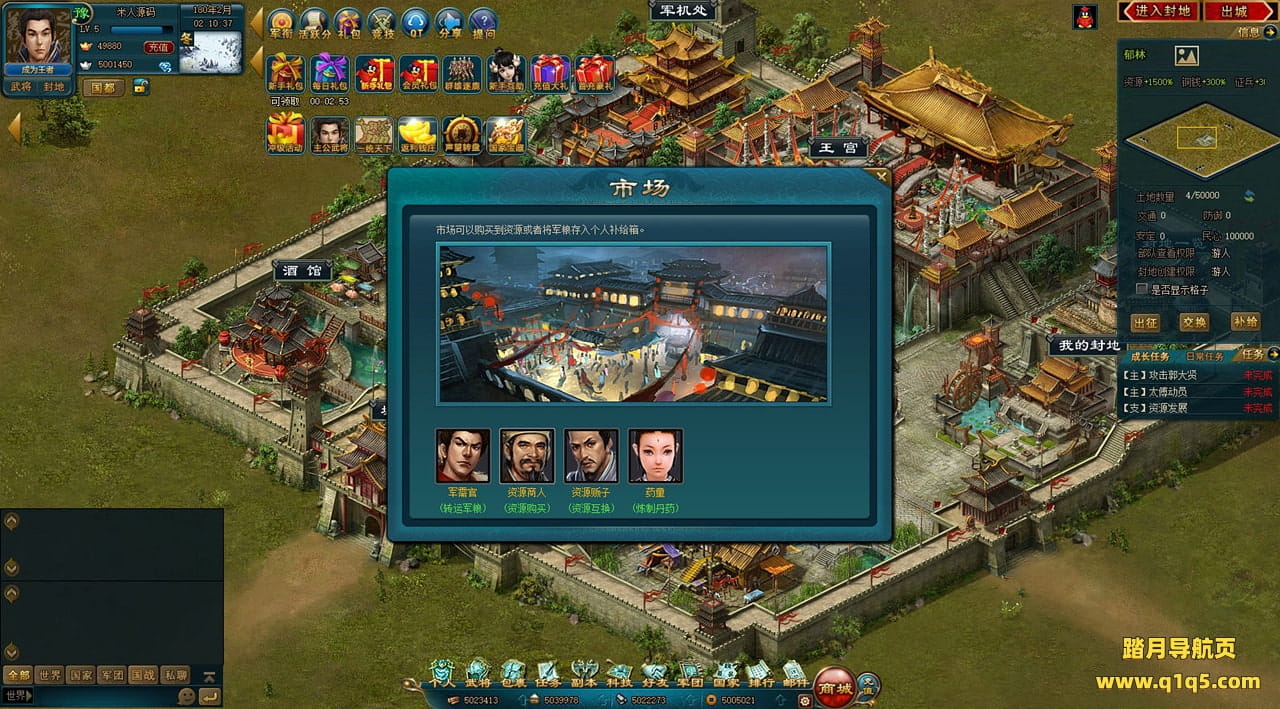The width and height of the screenshot is (1280, 709).
Task: Open the 包裹 inventory bag
Action: [x=513, y=673]
